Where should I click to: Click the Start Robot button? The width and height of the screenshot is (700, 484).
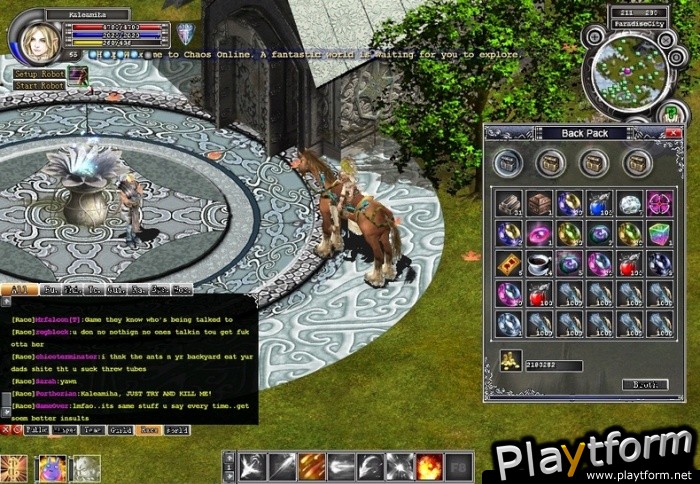39,86
